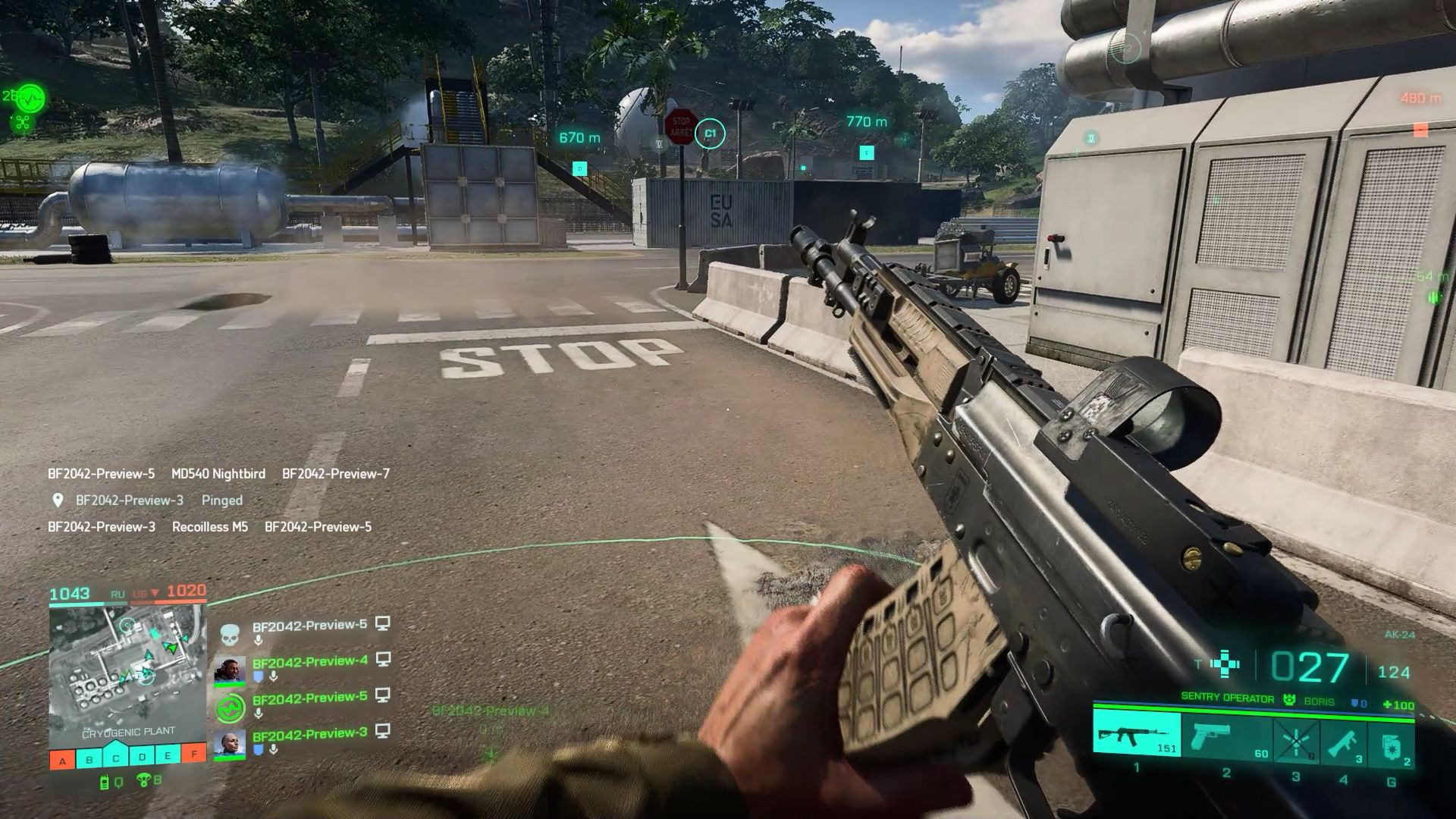1456x819 pixels.
Task: Switch to the pistol sidearm slot
Action: click(1225, 736)
